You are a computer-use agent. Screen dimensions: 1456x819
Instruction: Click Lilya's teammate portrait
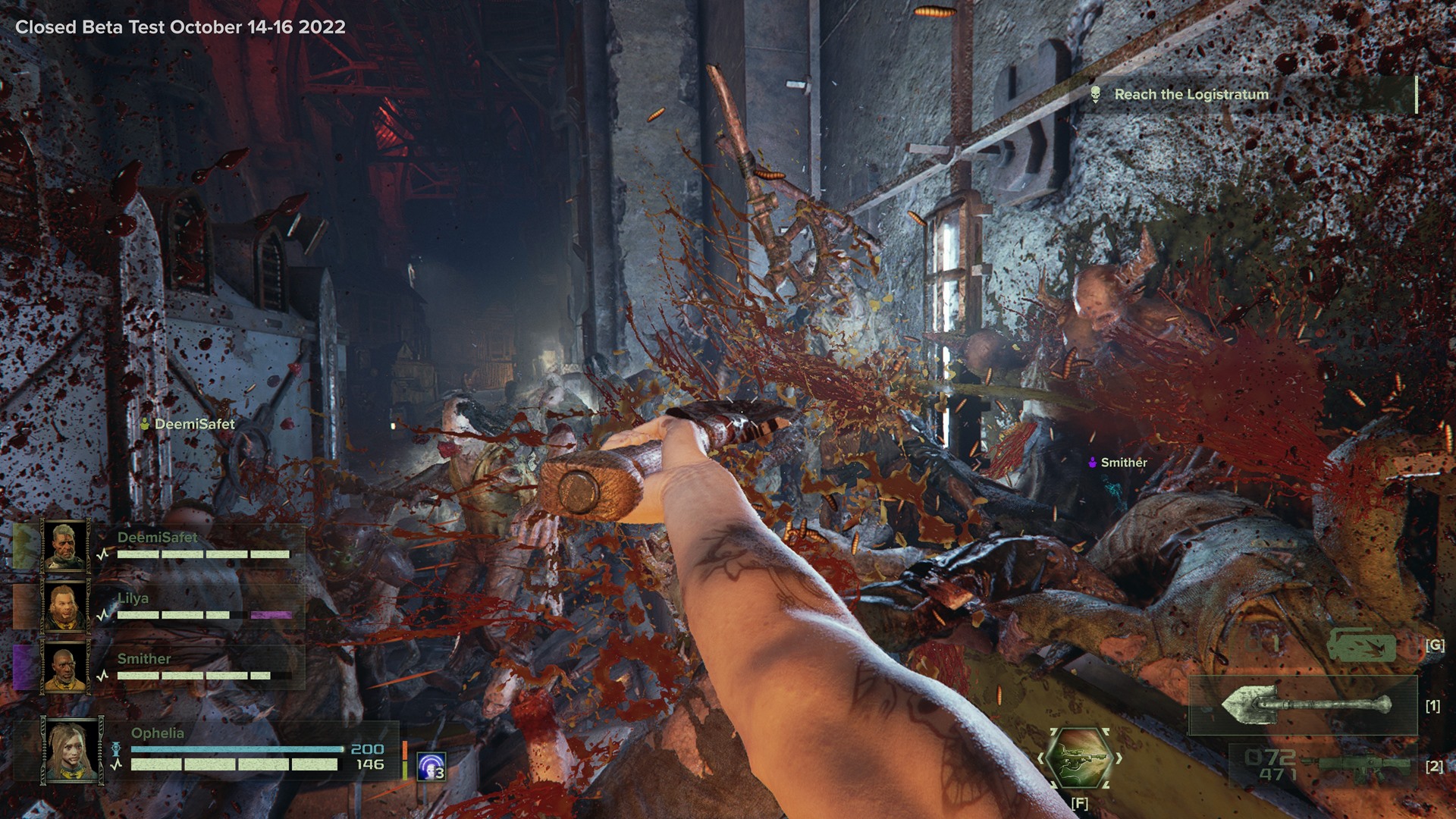click(x=66, y=606)
